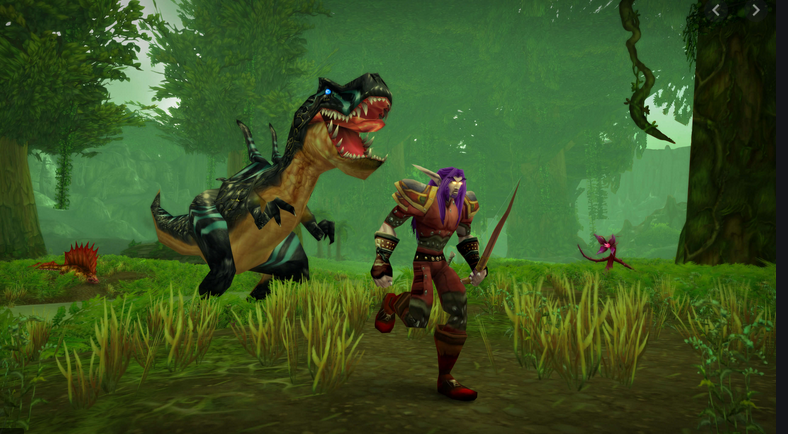This screenshot has height=434, width=788.
Task: Go to the previous image with left arrow
Action: [716, 10]
